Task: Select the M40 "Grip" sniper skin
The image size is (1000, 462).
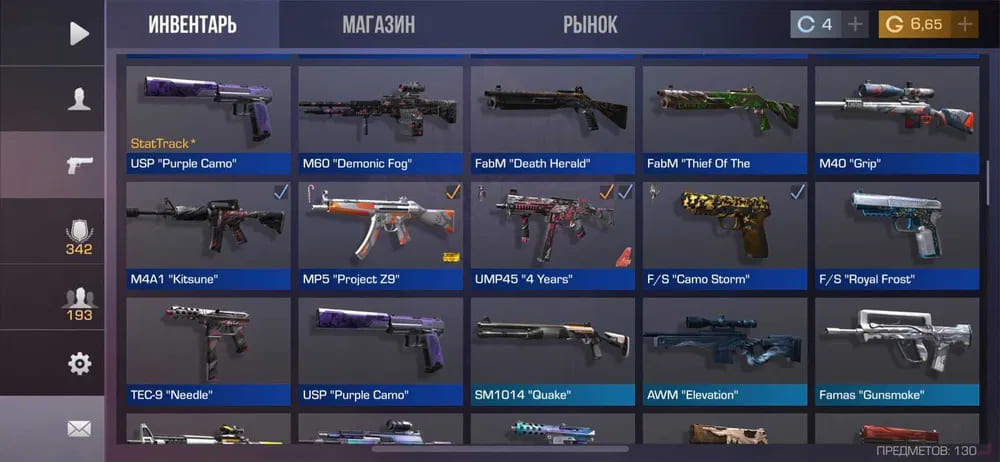Action: click(x=897, y=119)
